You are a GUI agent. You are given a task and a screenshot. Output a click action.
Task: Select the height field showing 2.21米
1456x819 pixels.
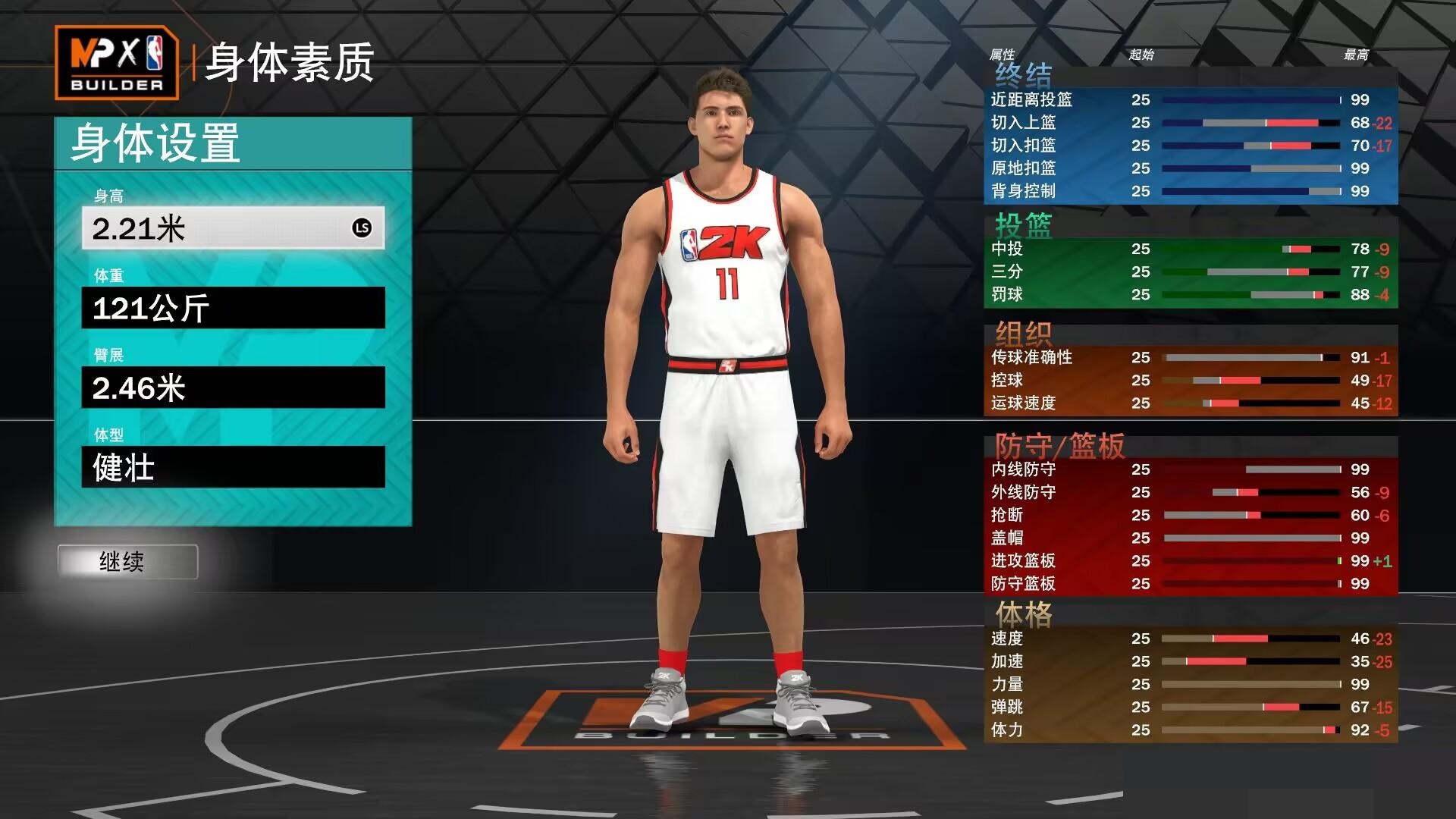coord(233,227)
